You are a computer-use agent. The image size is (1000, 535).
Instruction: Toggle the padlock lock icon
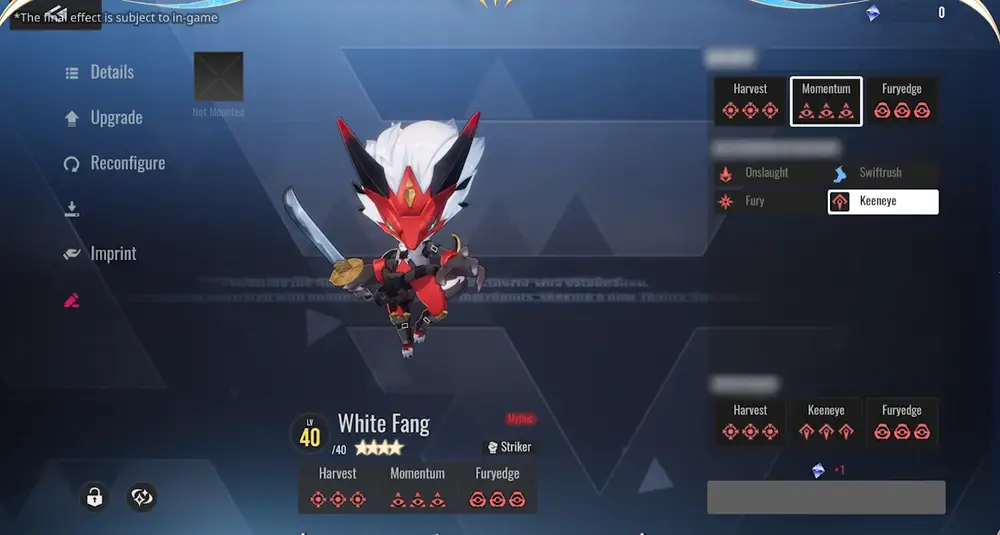[x=94, y=497]
